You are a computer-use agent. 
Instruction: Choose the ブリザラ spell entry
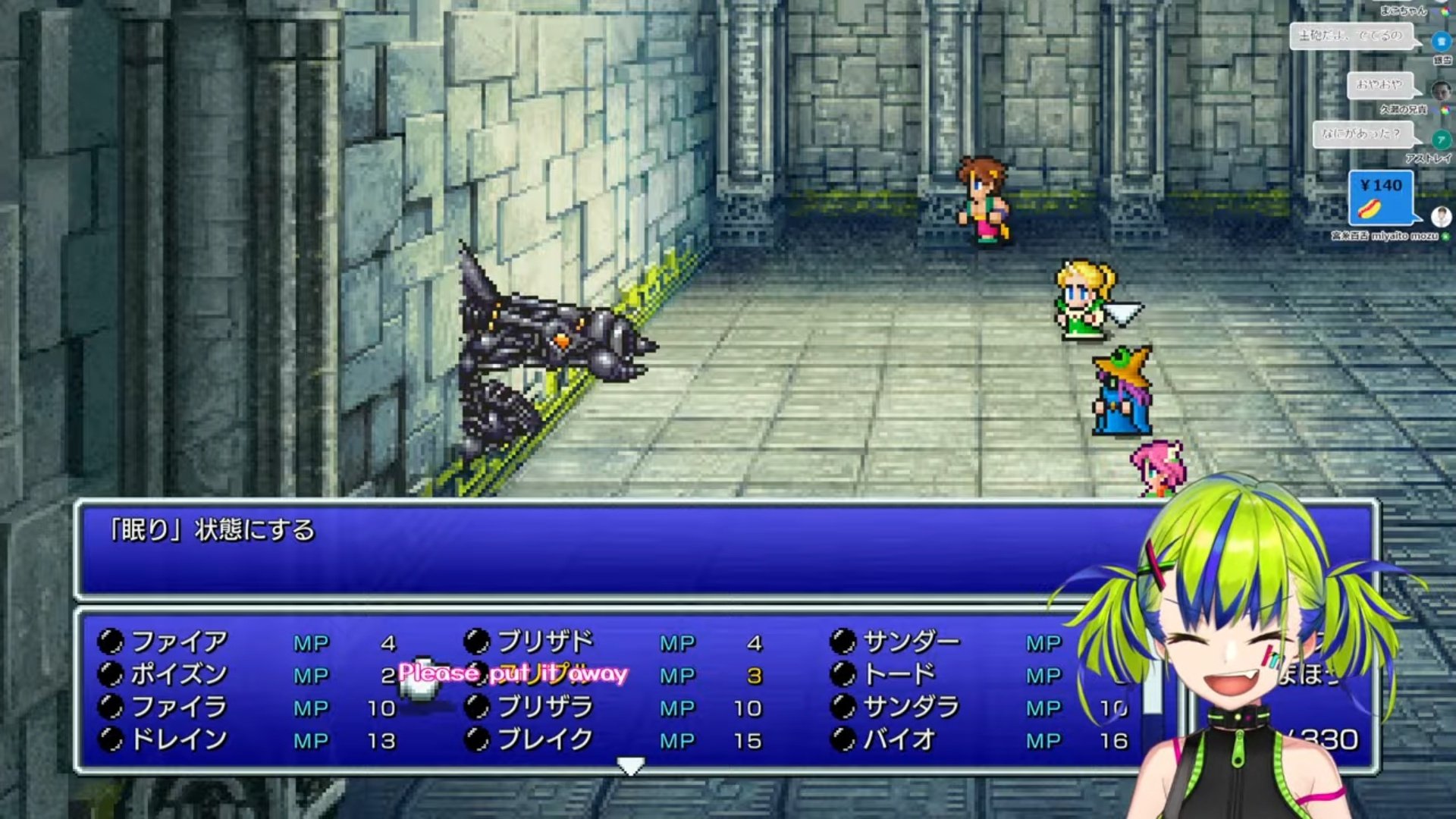click(545, 707)
